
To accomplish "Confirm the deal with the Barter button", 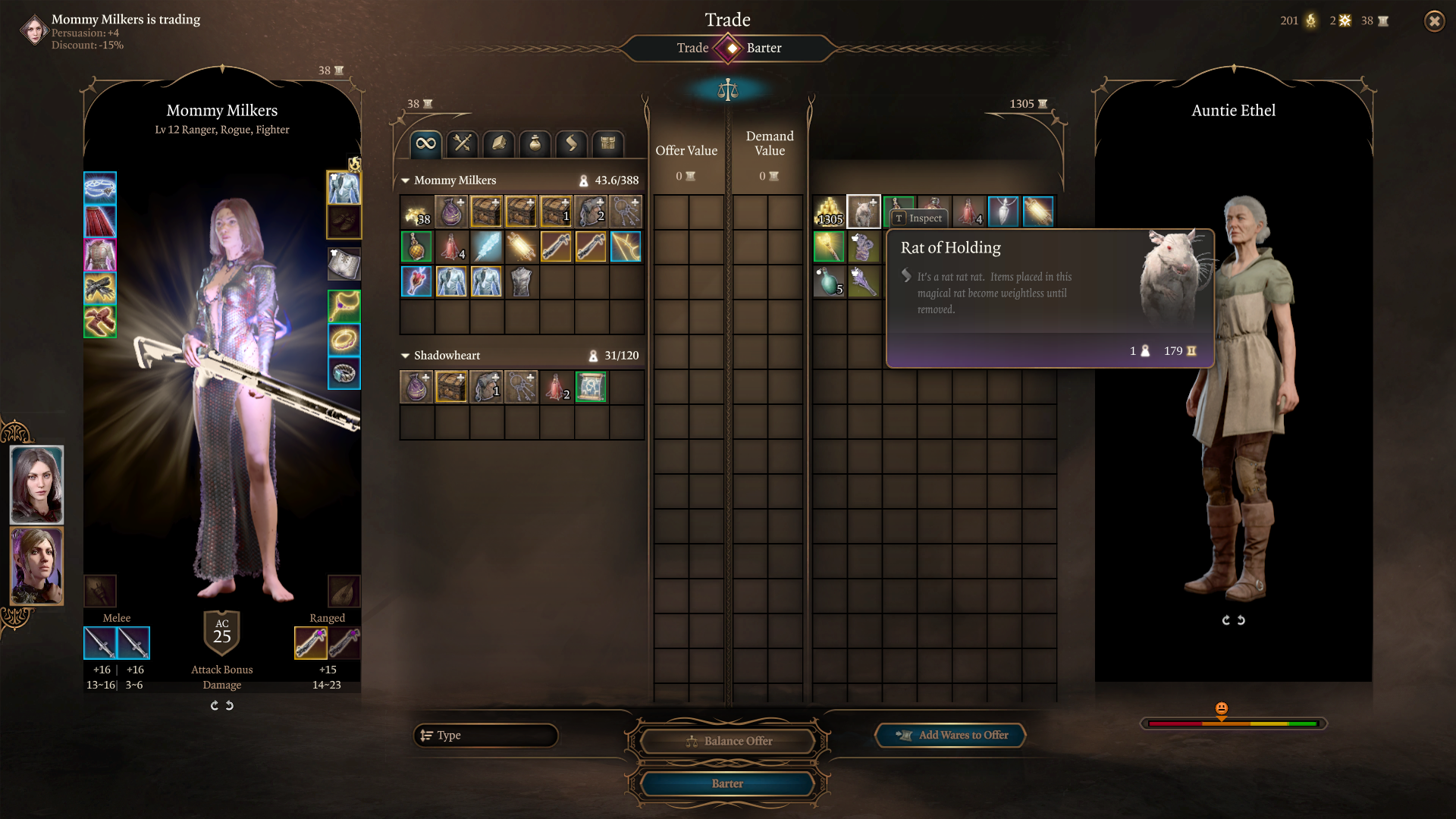I will coord(726,783).
